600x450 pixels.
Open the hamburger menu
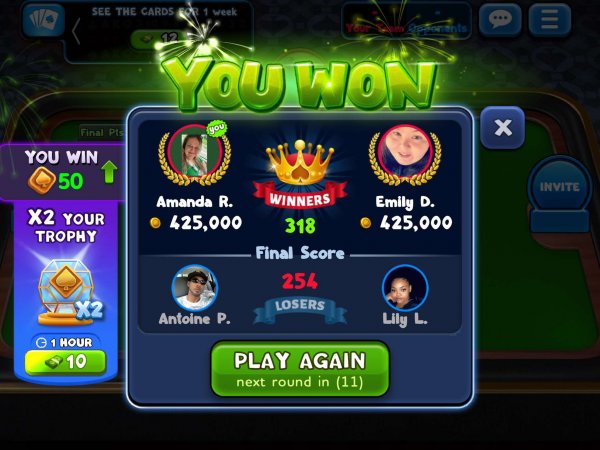pyautogui.click(x=548, y=19)
